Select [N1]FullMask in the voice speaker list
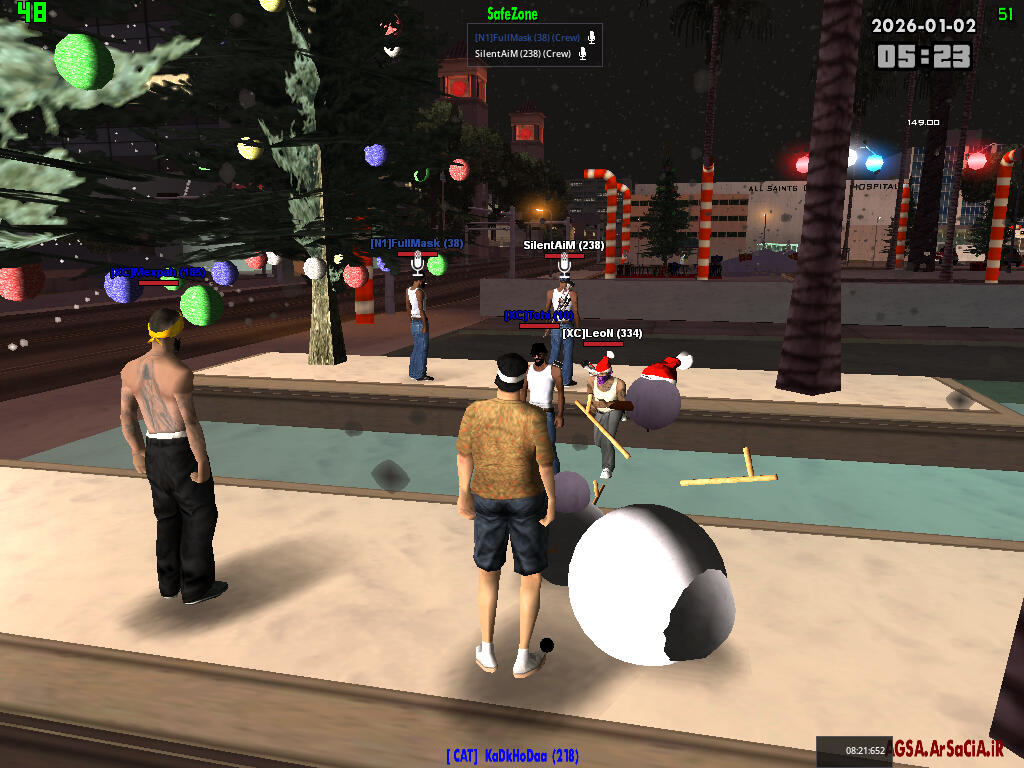The image size is (1024, 768). click(x=527, y=38)
